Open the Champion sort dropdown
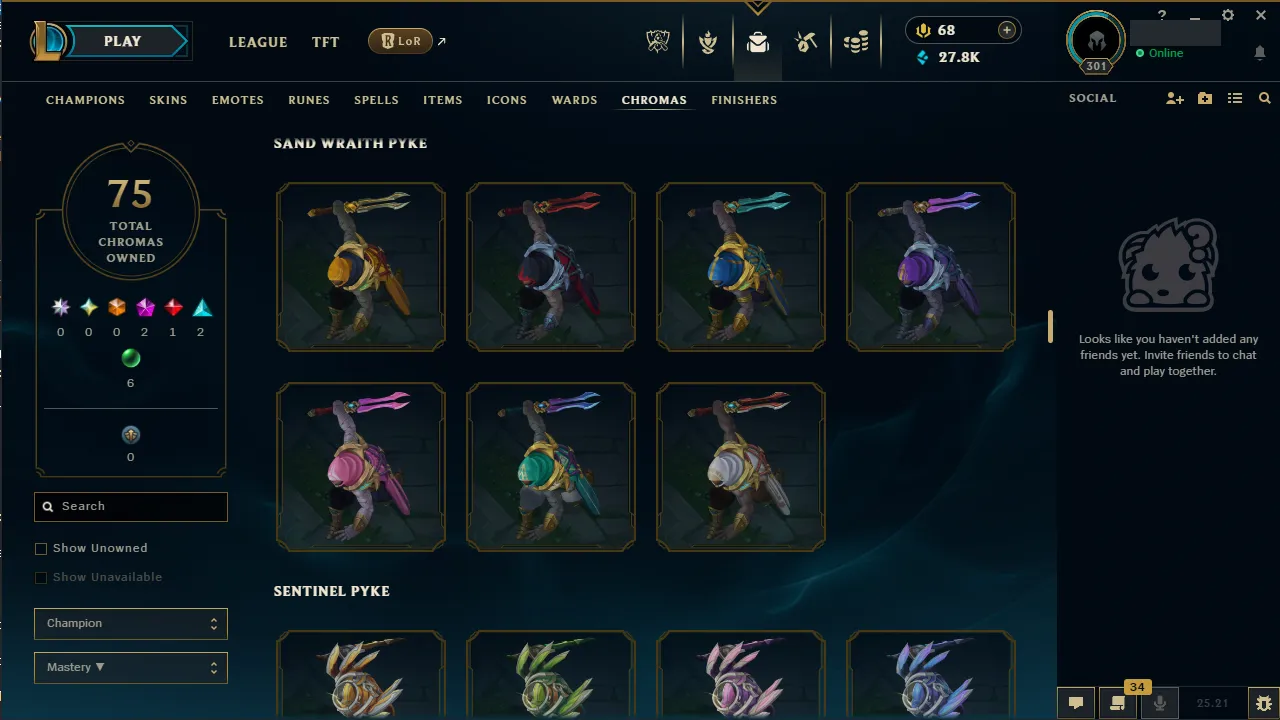 (x=130, y=623)
